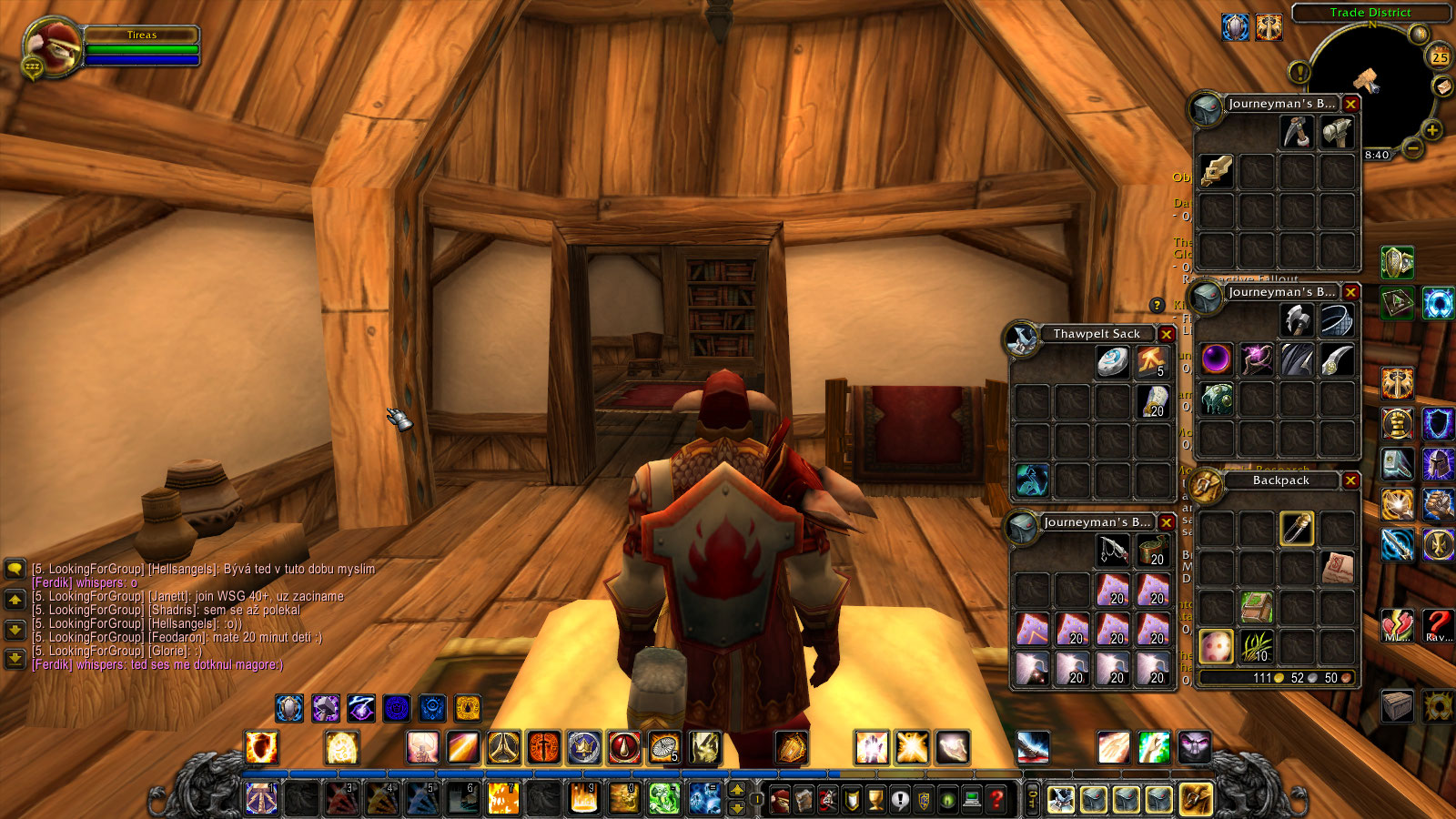Close the Thawpelt Sack window
This screenshot has width=1456, height=819.
[1166, 334]
